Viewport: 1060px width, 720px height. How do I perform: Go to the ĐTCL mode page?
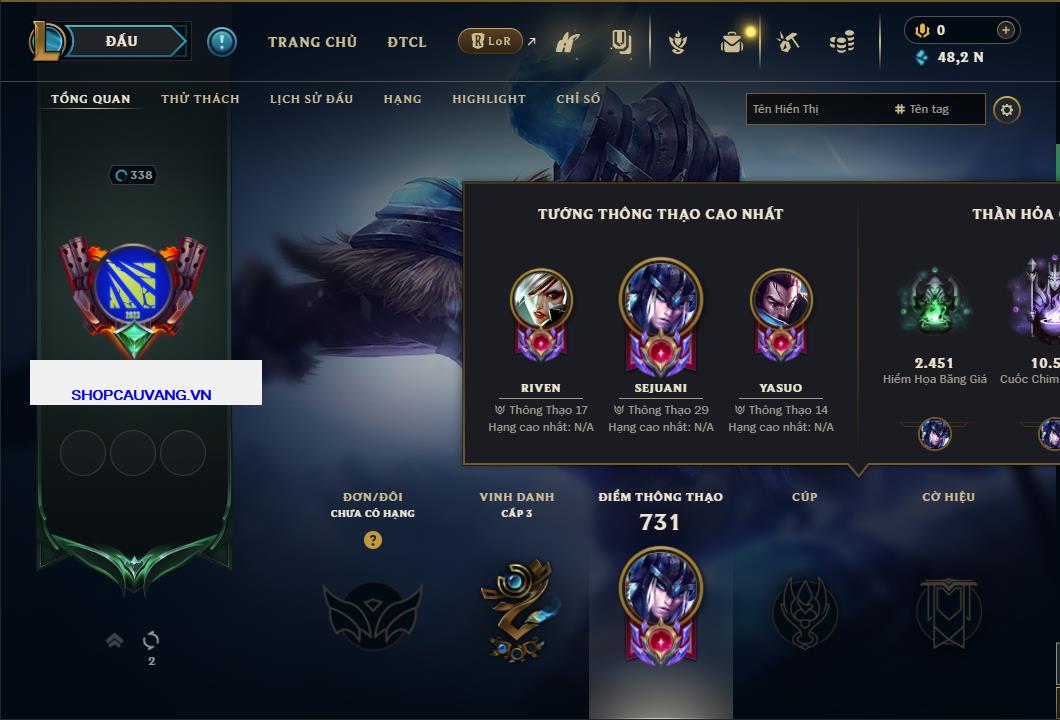[407, 42]
